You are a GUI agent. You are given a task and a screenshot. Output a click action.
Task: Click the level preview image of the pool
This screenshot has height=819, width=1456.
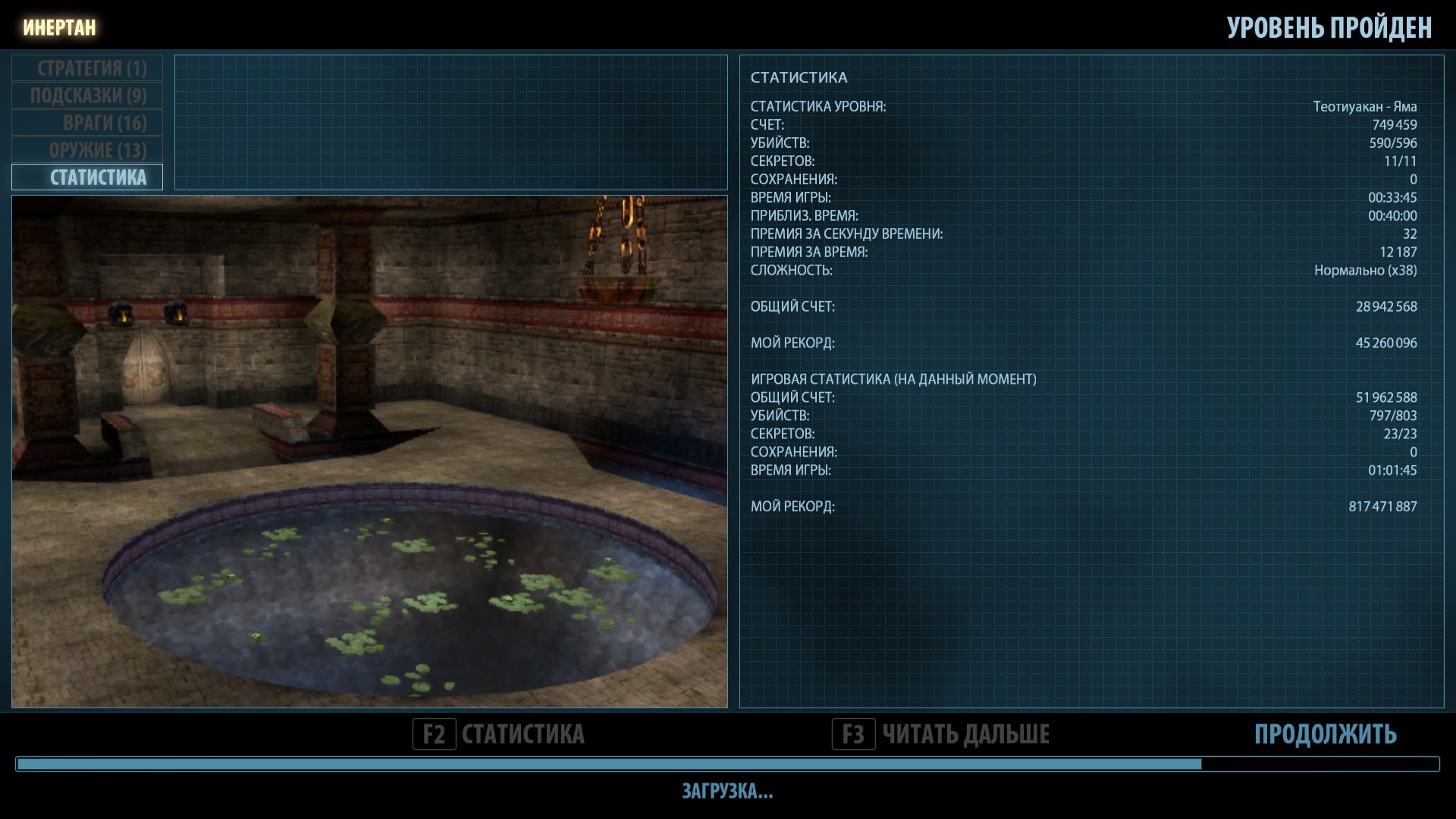click(369, 452)
